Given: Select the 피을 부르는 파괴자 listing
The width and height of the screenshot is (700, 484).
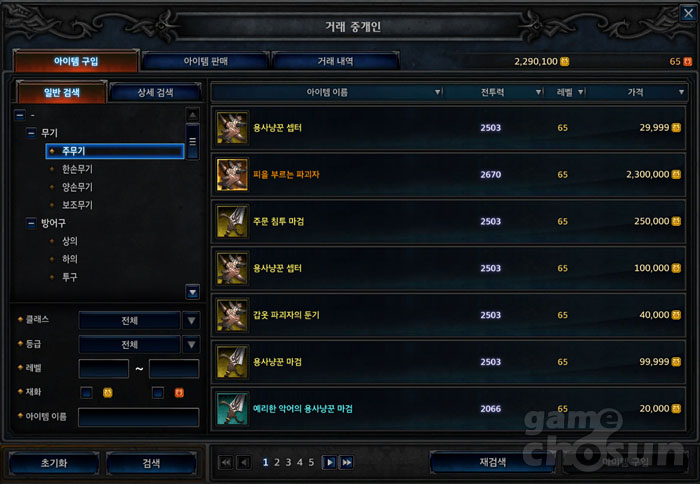Looking at the screenshot, I should point(452,174).
